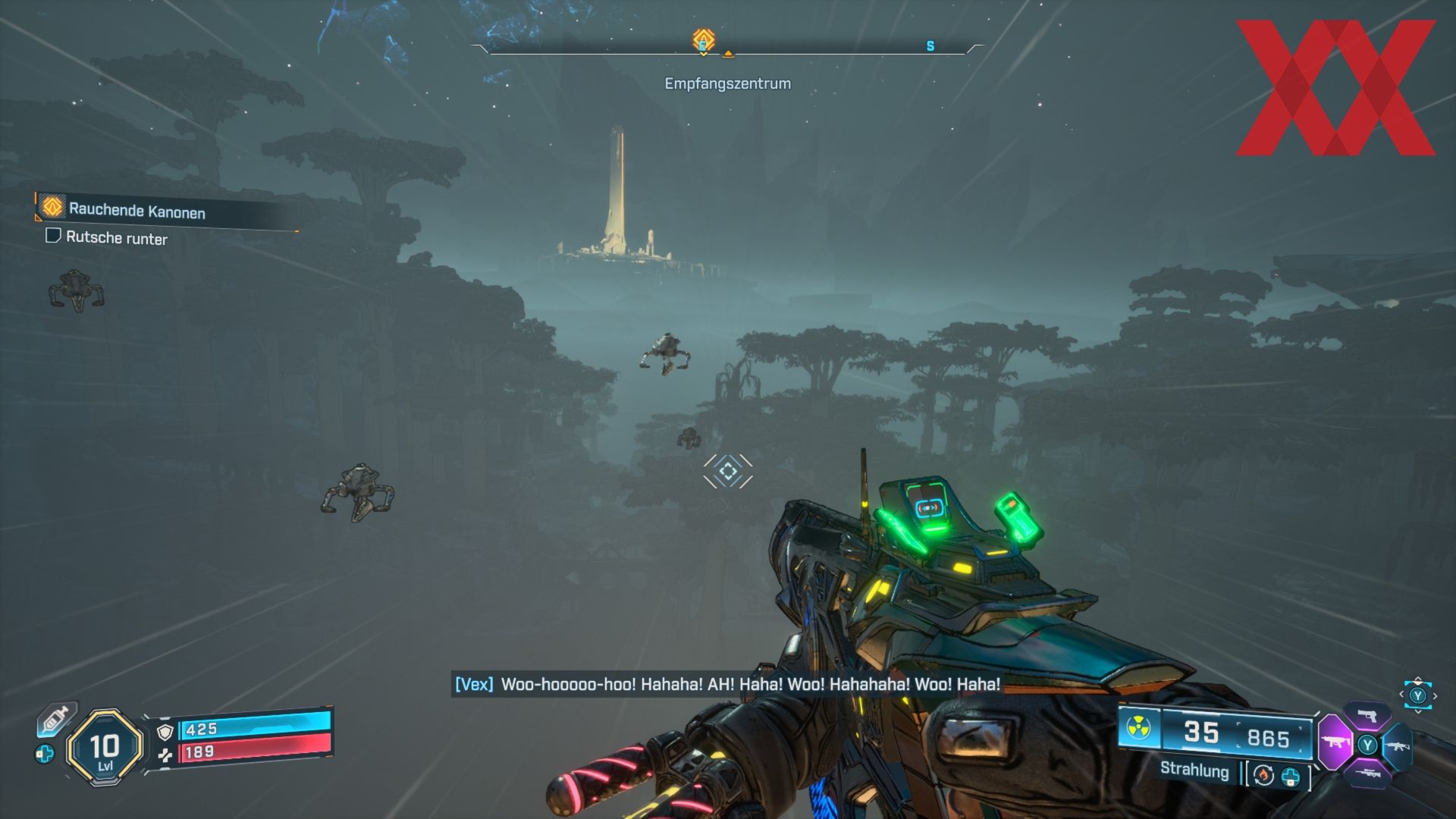
Task: Select the purple submachine gun slot
Action: [x=1335, y=742]
